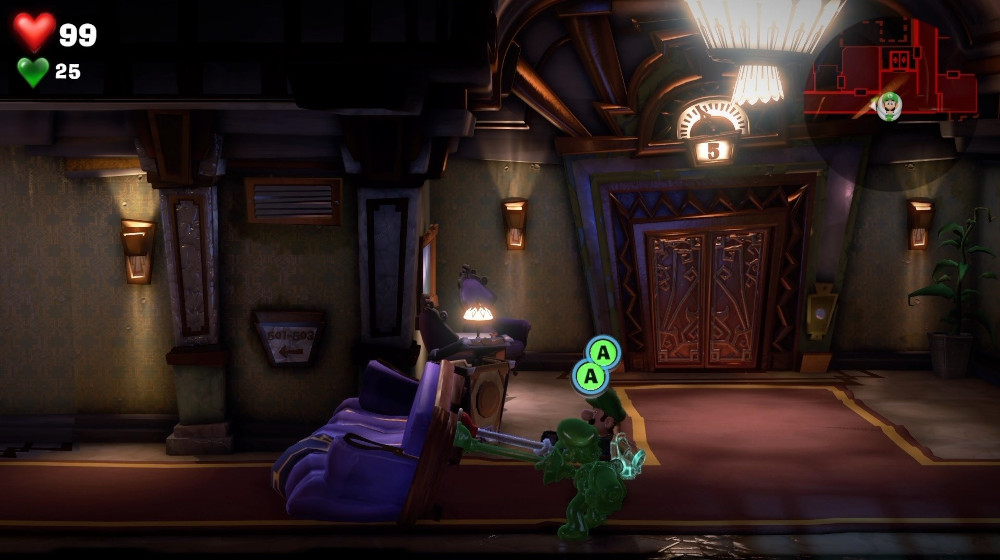Click Luigi's position marker on the minimap
Image resolution: width=1000 pixels, height=560 pixels.
(x=889, y=105)
